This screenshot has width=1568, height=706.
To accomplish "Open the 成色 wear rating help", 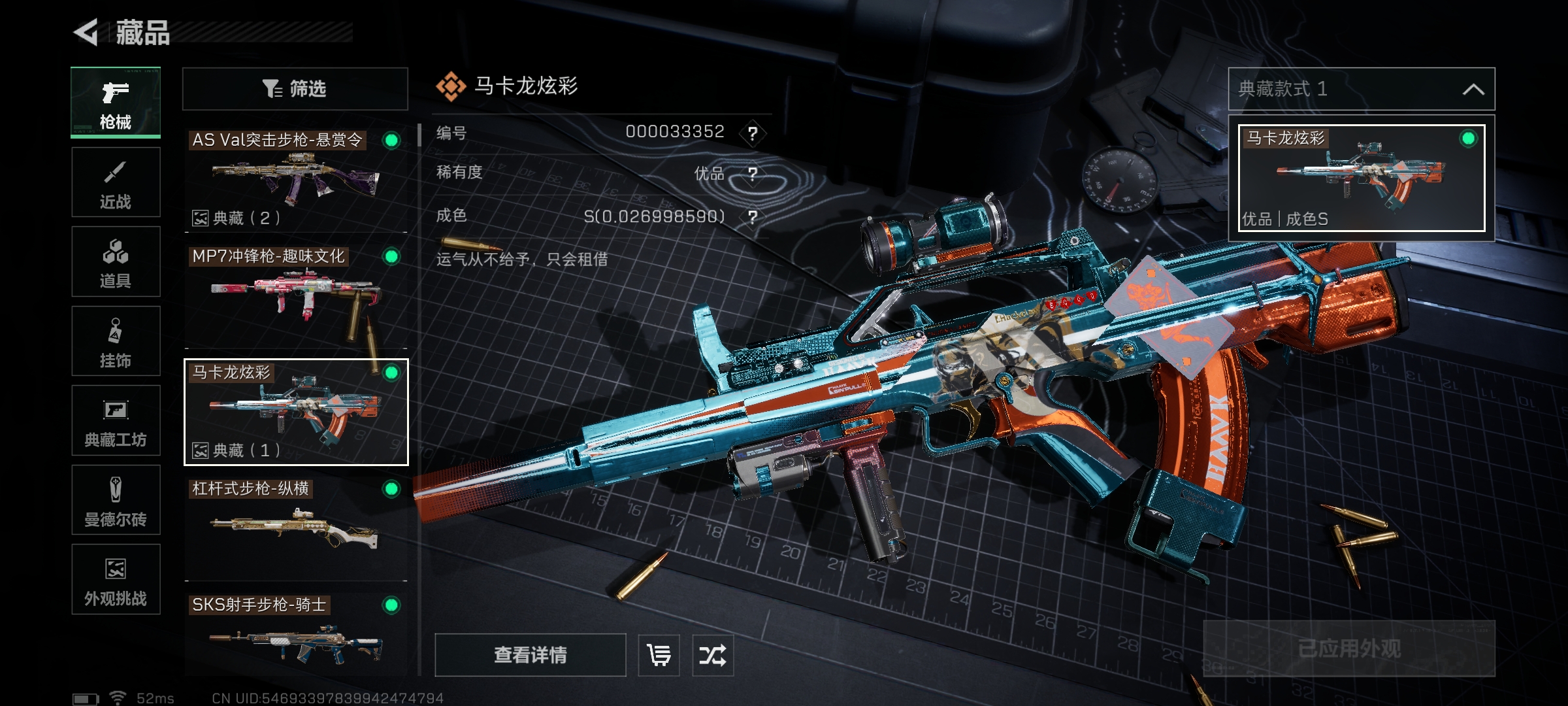I will 753,216.
